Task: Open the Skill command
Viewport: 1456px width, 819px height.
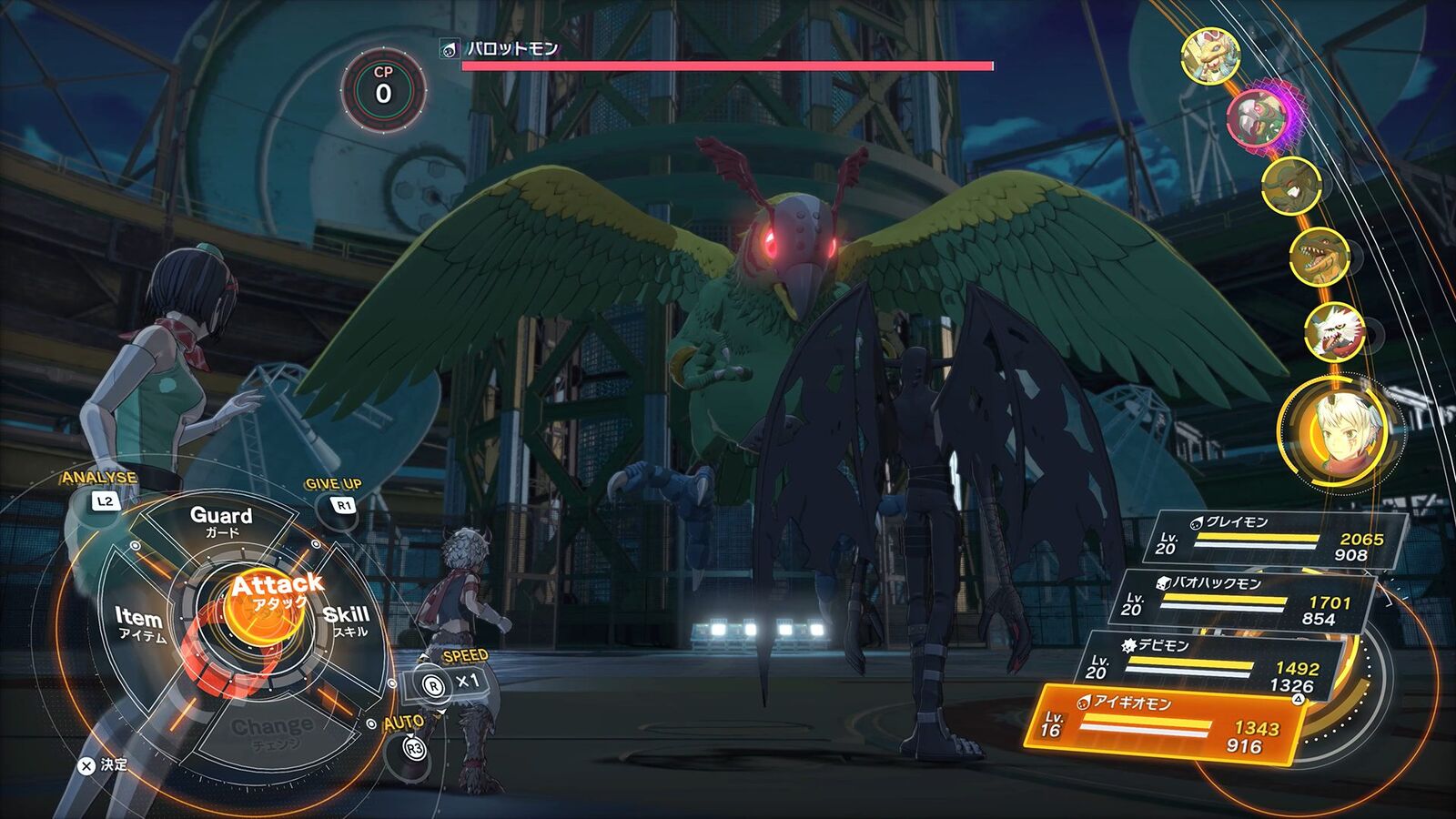Action: pos(347,621)
